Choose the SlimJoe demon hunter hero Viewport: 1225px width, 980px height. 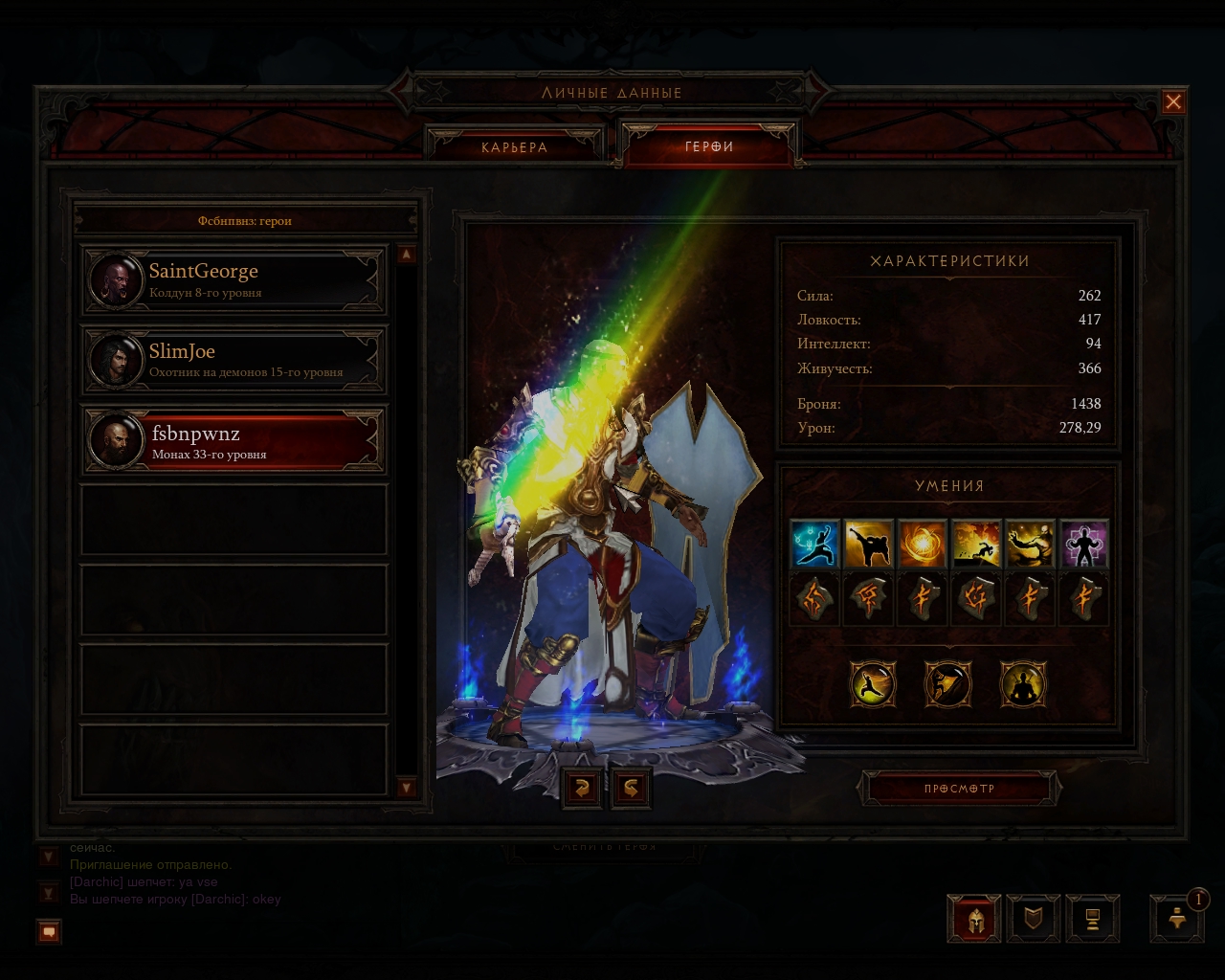coord(234,360)
